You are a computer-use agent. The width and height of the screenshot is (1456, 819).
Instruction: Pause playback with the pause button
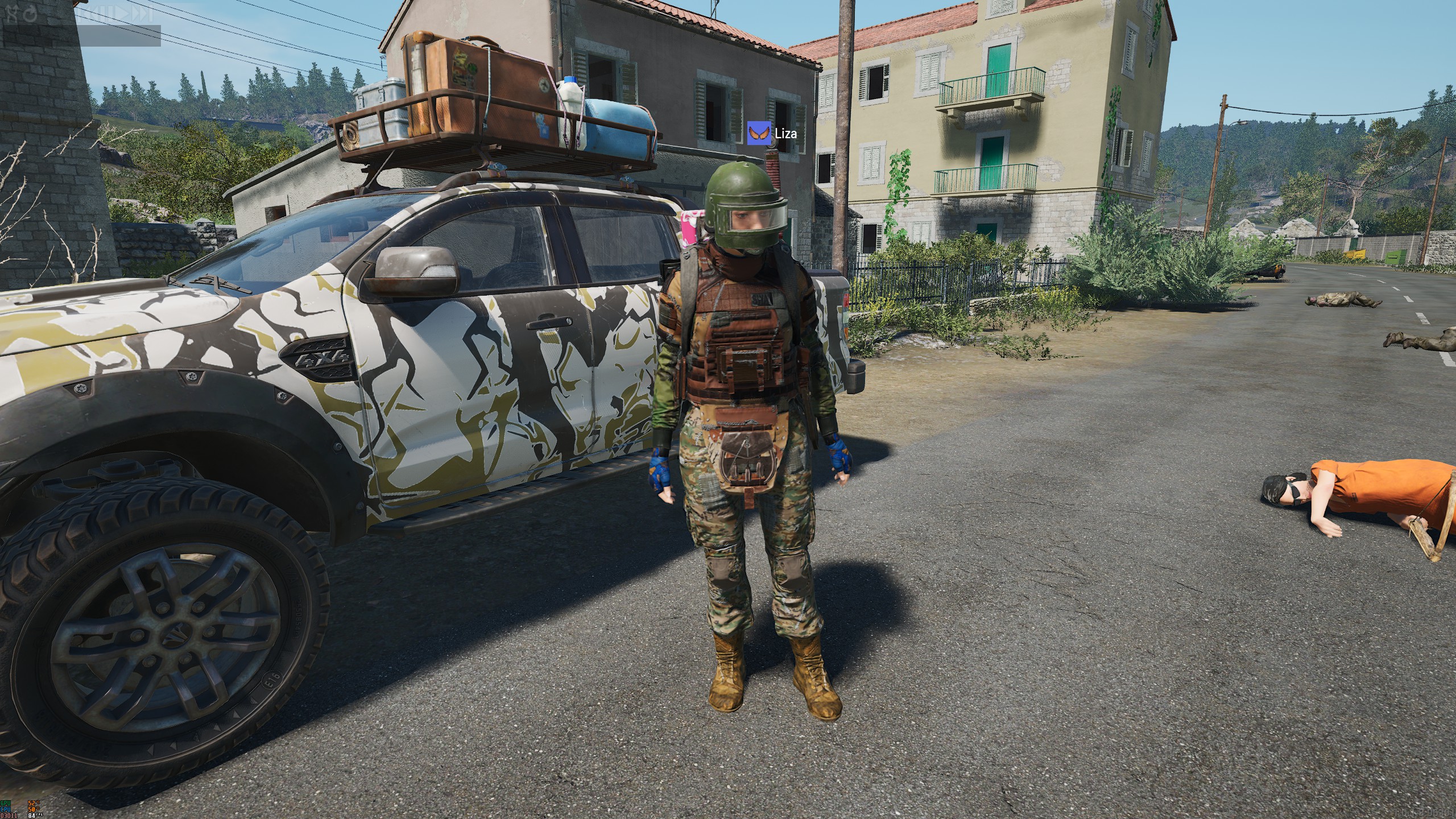[x=106, y=14]
